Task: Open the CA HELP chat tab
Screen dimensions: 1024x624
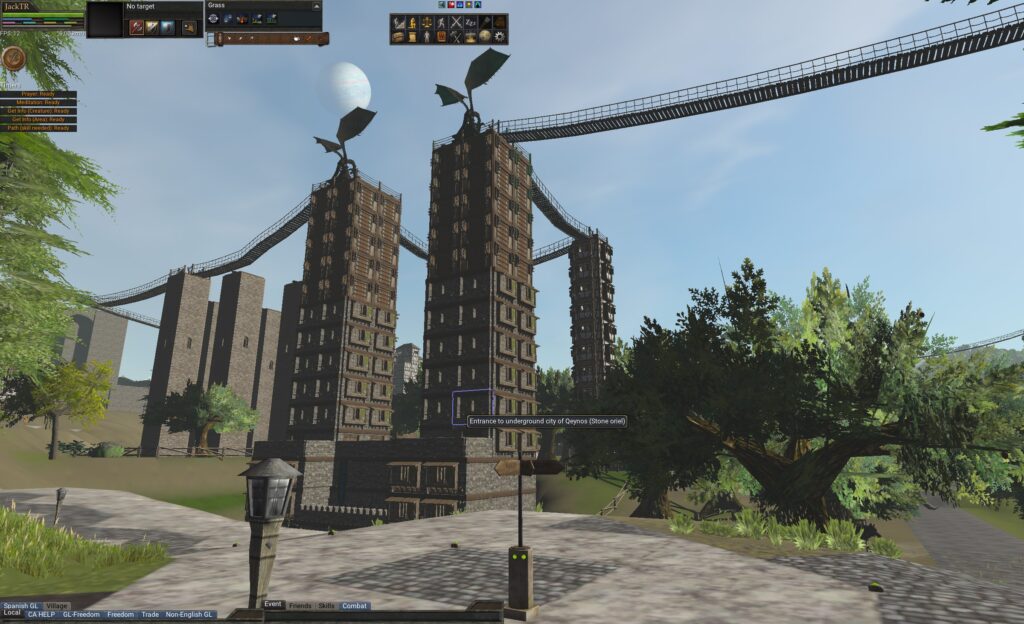Action: point(41,614)
